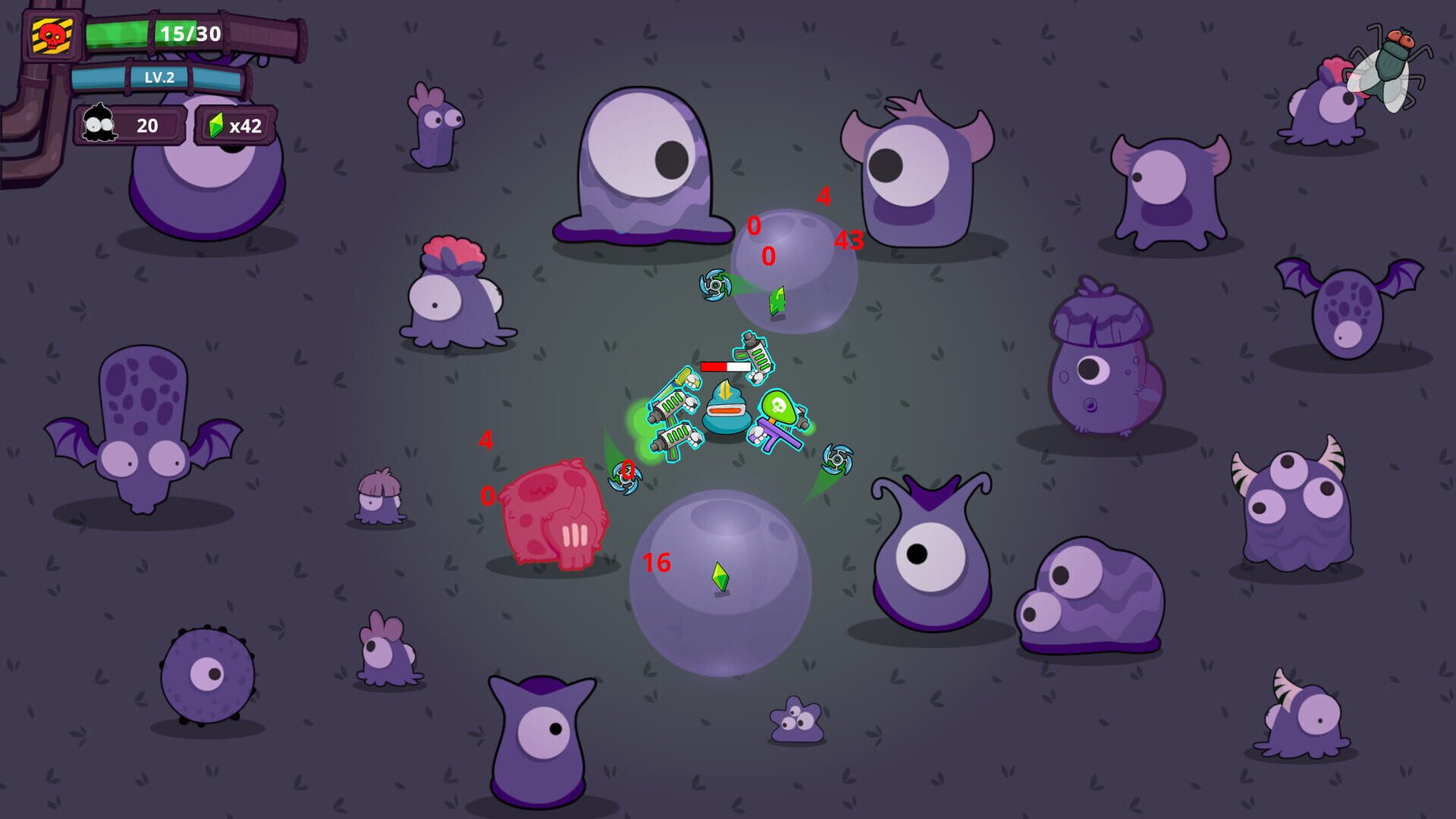Click the blue LV.2 experience bar

[x=159, y=77]
